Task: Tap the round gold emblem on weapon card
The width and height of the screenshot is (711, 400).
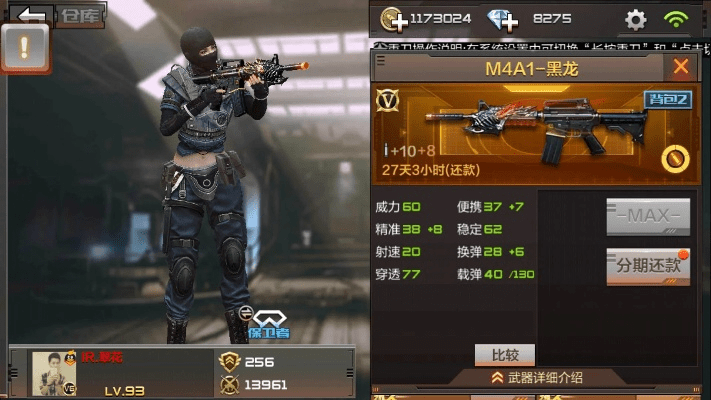Action: click(x=673, y=158)
